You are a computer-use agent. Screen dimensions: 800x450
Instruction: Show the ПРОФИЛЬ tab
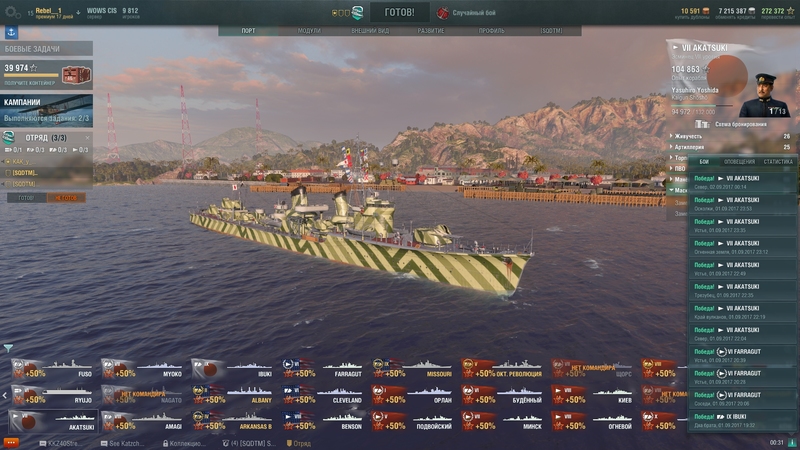(491, 31)
